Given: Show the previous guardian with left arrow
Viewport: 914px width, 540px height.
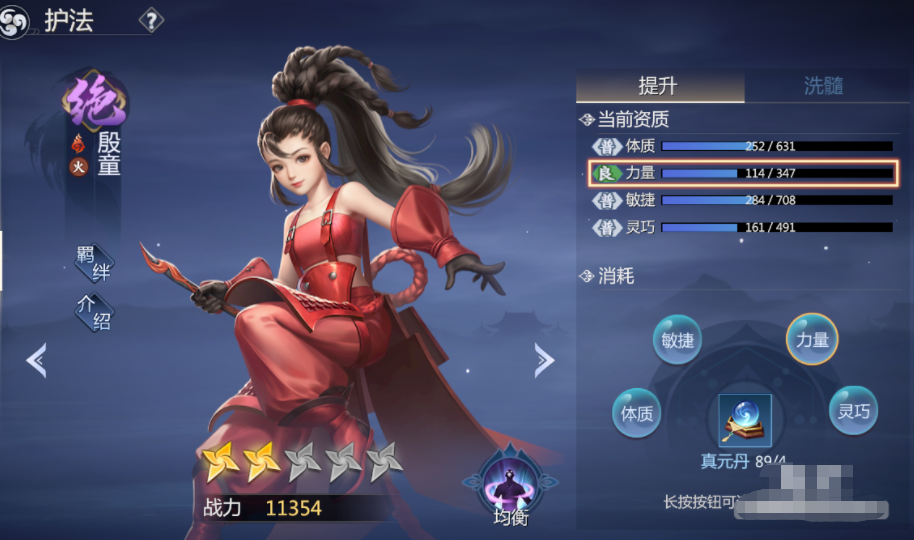Looking at the screenshot, I should coord(36,360).
